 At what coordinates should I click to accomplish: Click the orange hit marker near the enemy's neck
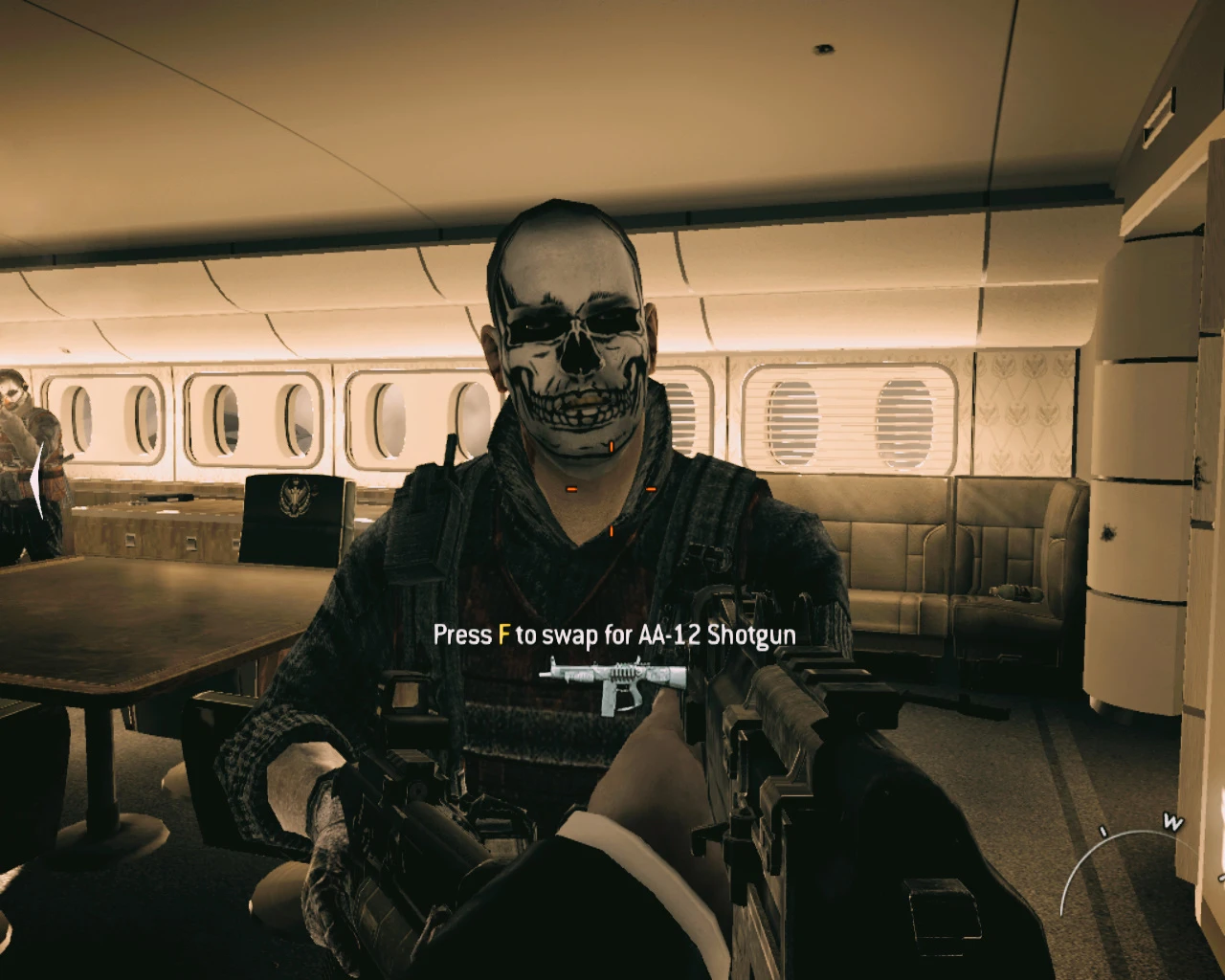(x=611, y=446)
